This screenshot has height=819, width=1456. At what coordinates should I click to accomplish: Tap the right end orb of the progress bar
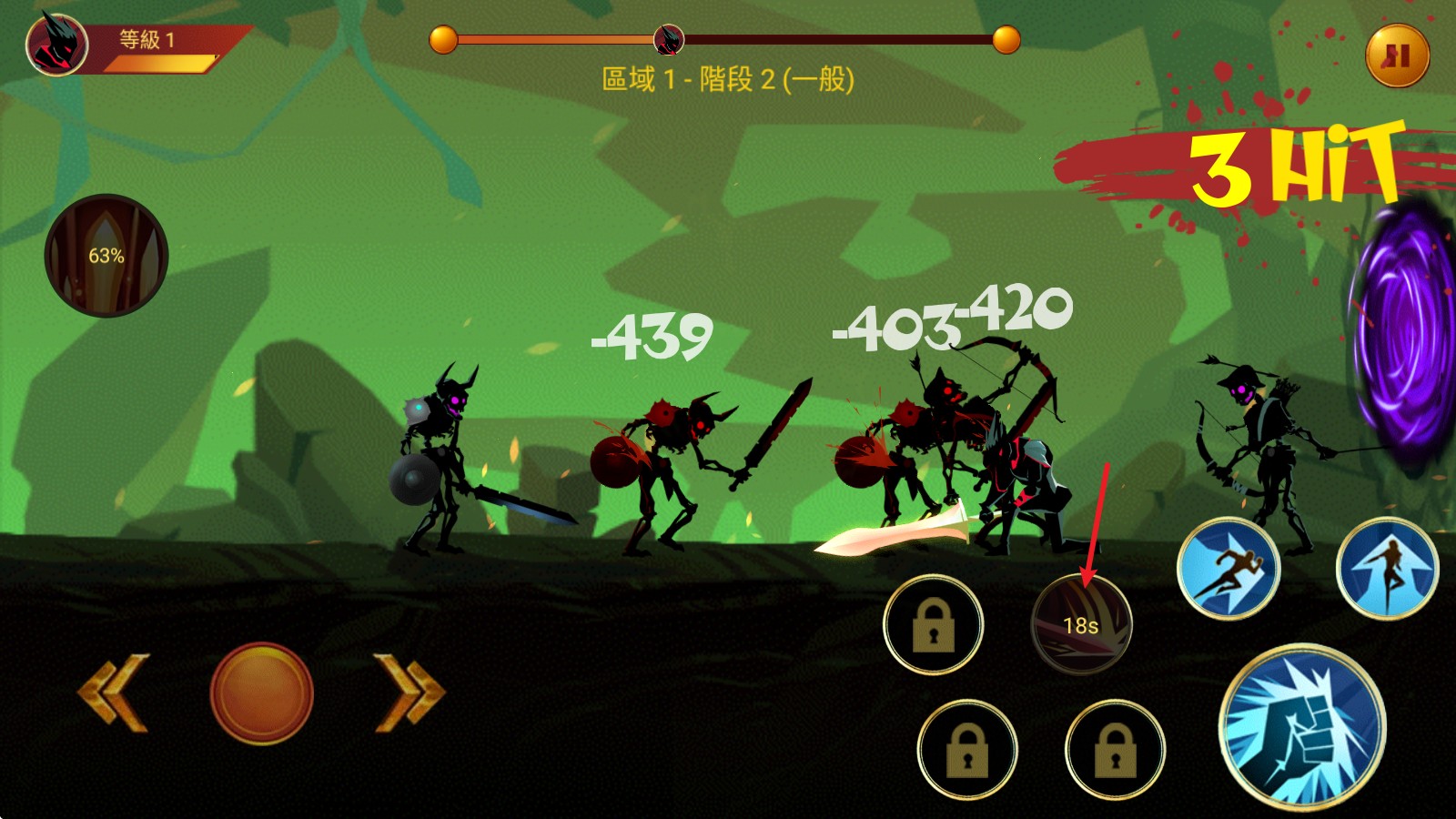(x=1005, y=39)
